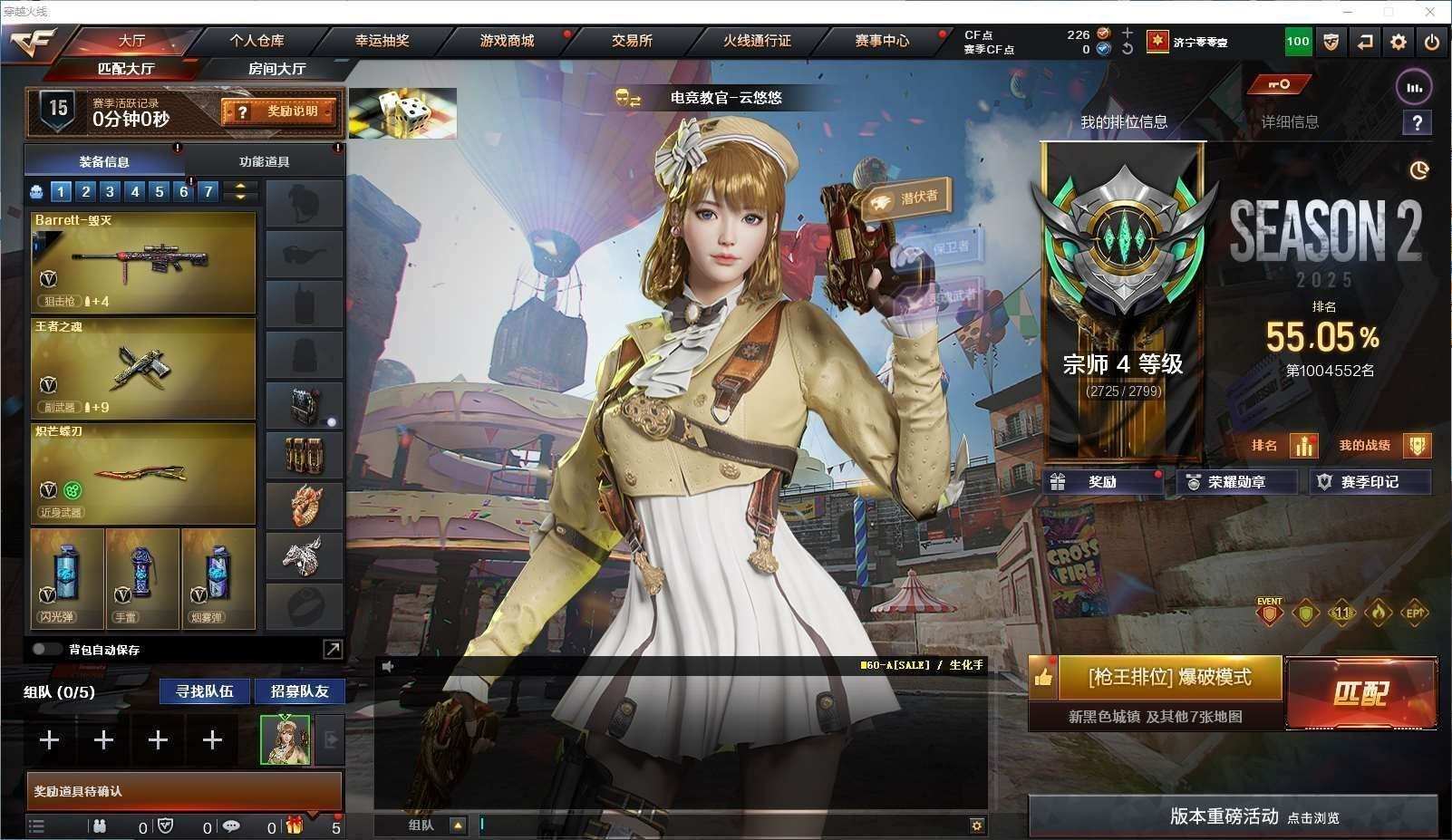Open the 版本重磅活动 banner

[1233, 816]
